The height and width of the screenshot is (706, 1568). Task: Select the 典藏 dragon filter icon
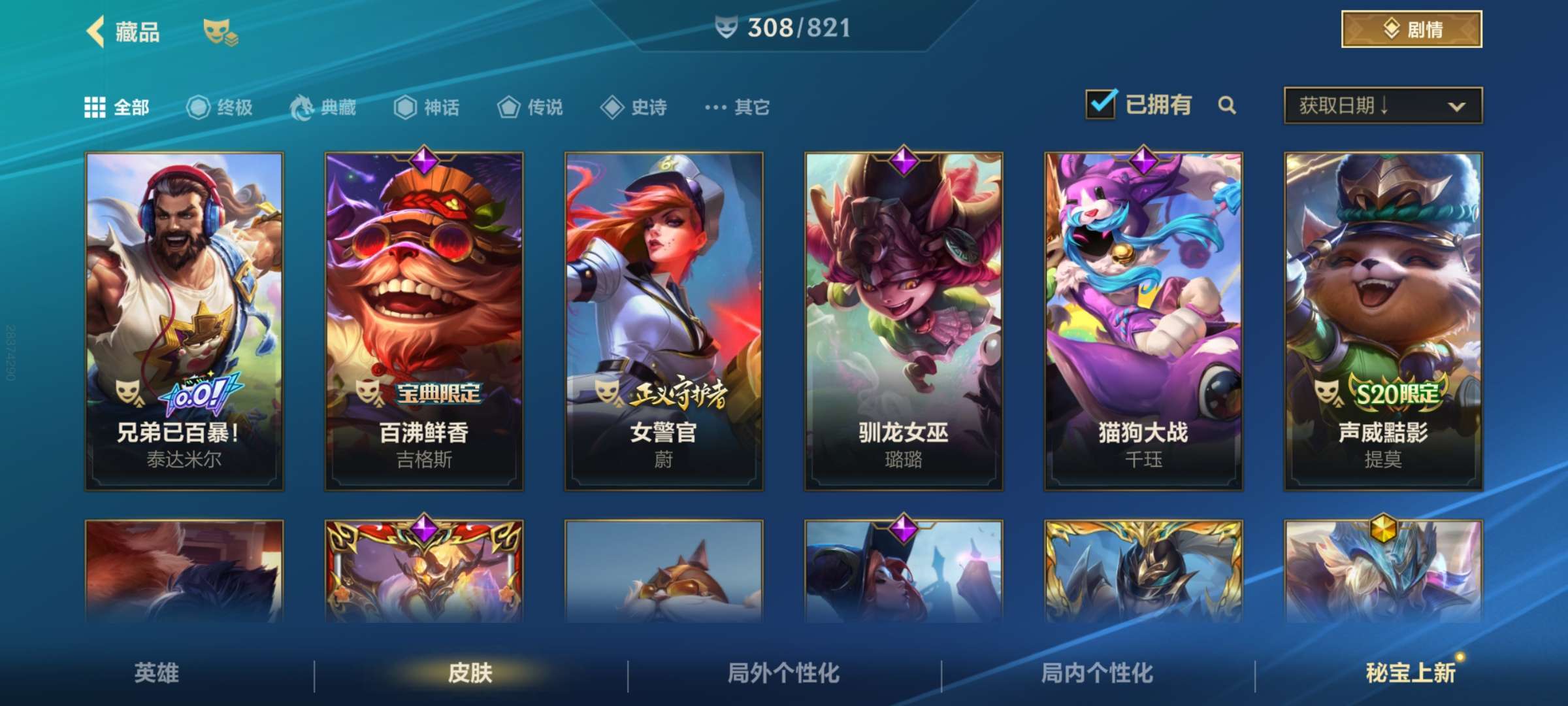(302, 108)
